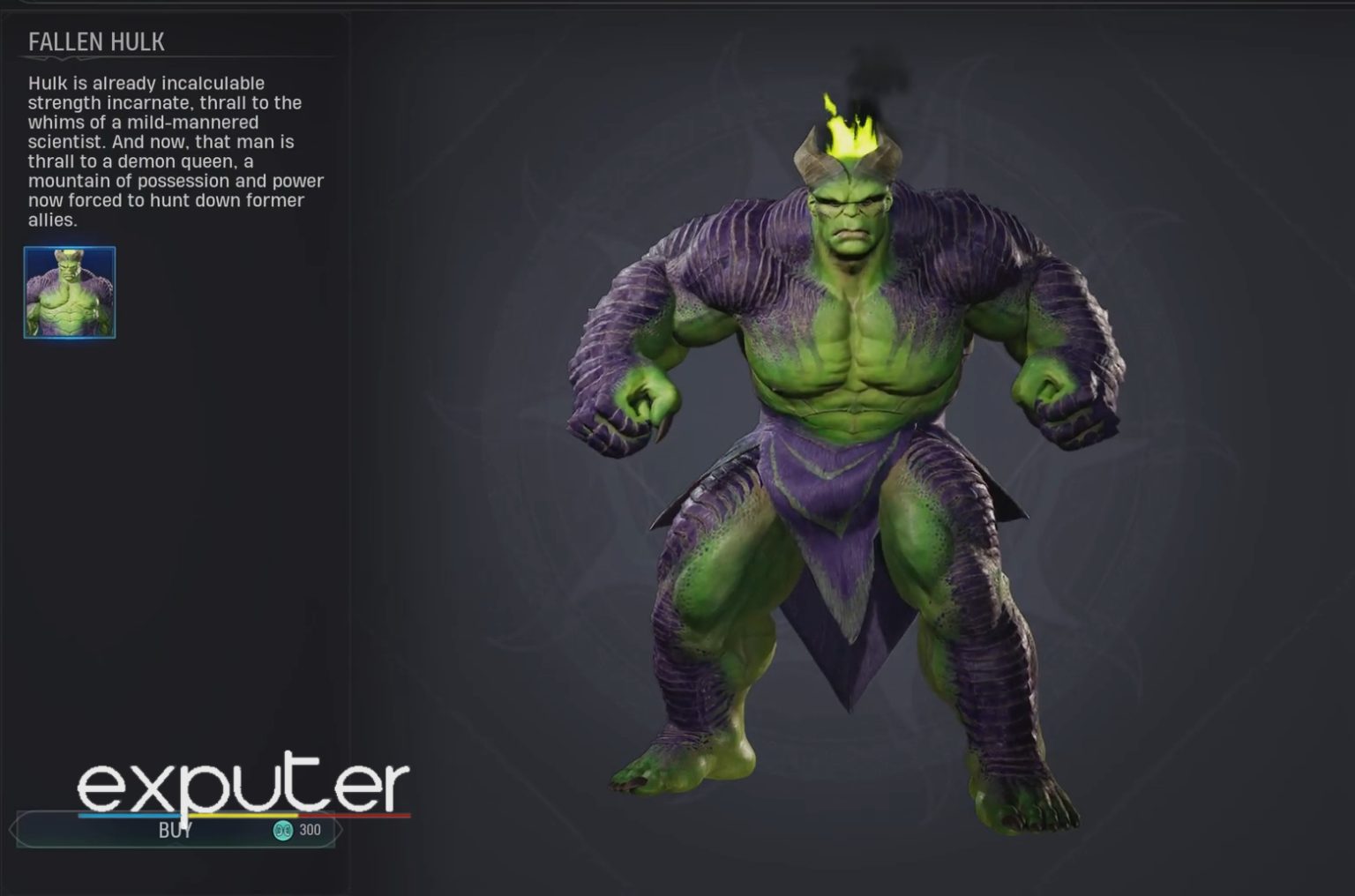This screenshot has width=1355, height=896.
Task: Click the left arrow edge of the BUY bar
Action: (x=14, y=829)
